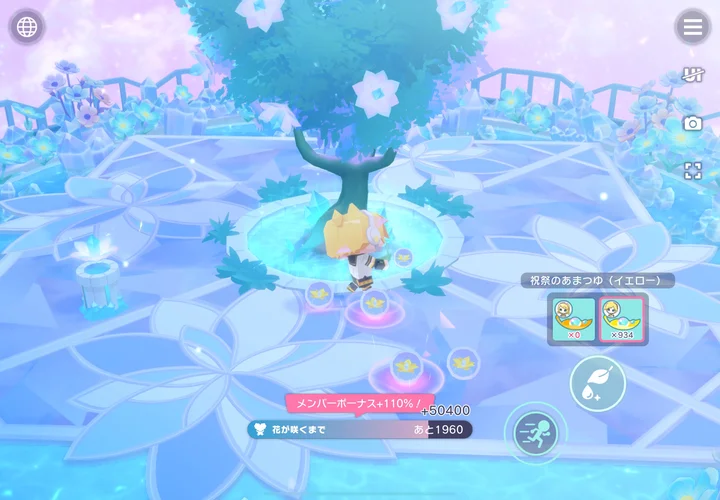Select the nectar item slot showing ×934
Image resolution: width=720 pixels, height=500 pixels.
pos(622,319)
